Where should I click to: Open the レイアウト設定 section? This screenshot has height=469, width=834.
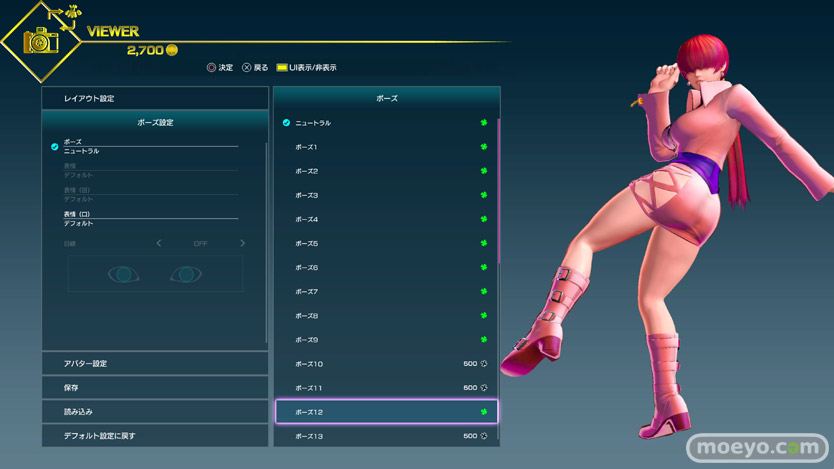[x=154, y=98]
